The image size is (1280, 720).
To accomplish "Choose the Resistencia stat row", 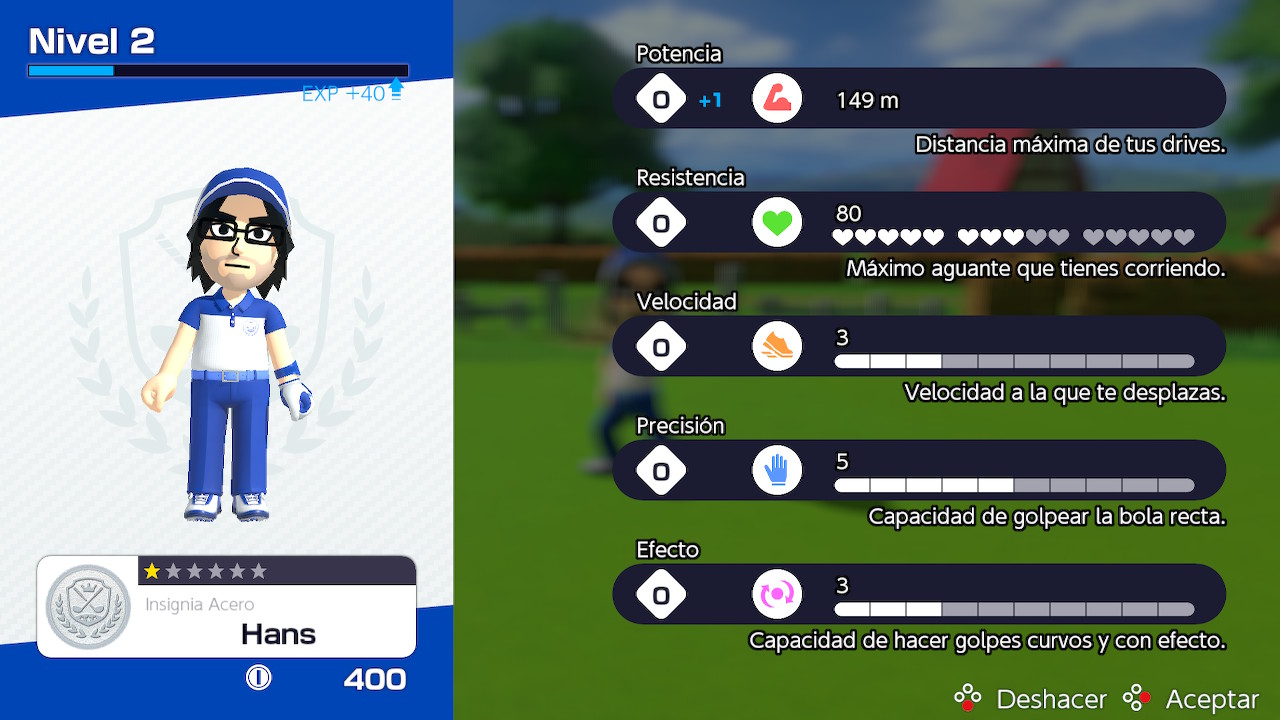I will 918,222.
